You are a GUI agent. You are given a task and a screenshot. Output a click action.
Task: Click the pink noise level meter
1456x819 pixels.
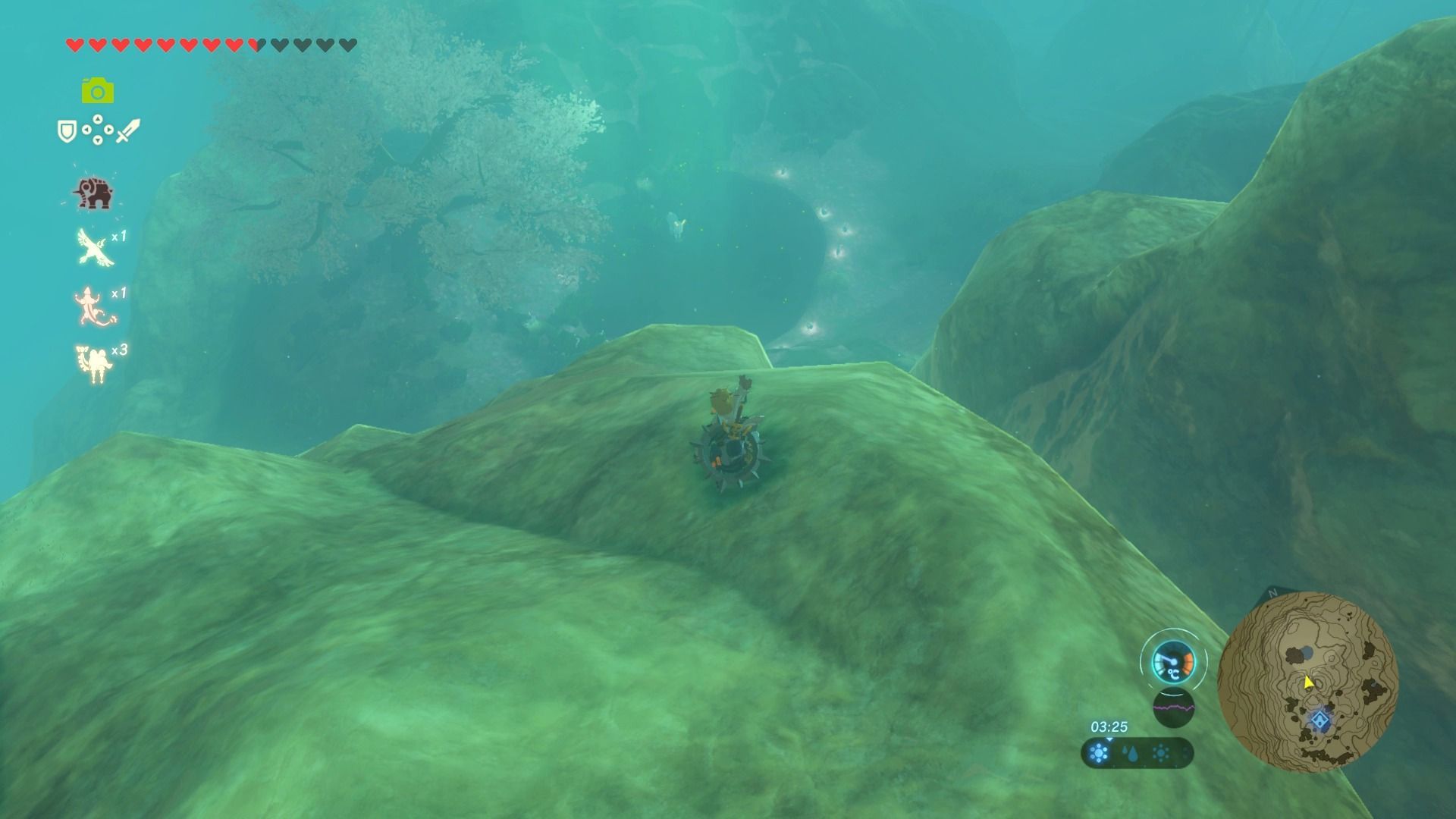point(1173,709)
